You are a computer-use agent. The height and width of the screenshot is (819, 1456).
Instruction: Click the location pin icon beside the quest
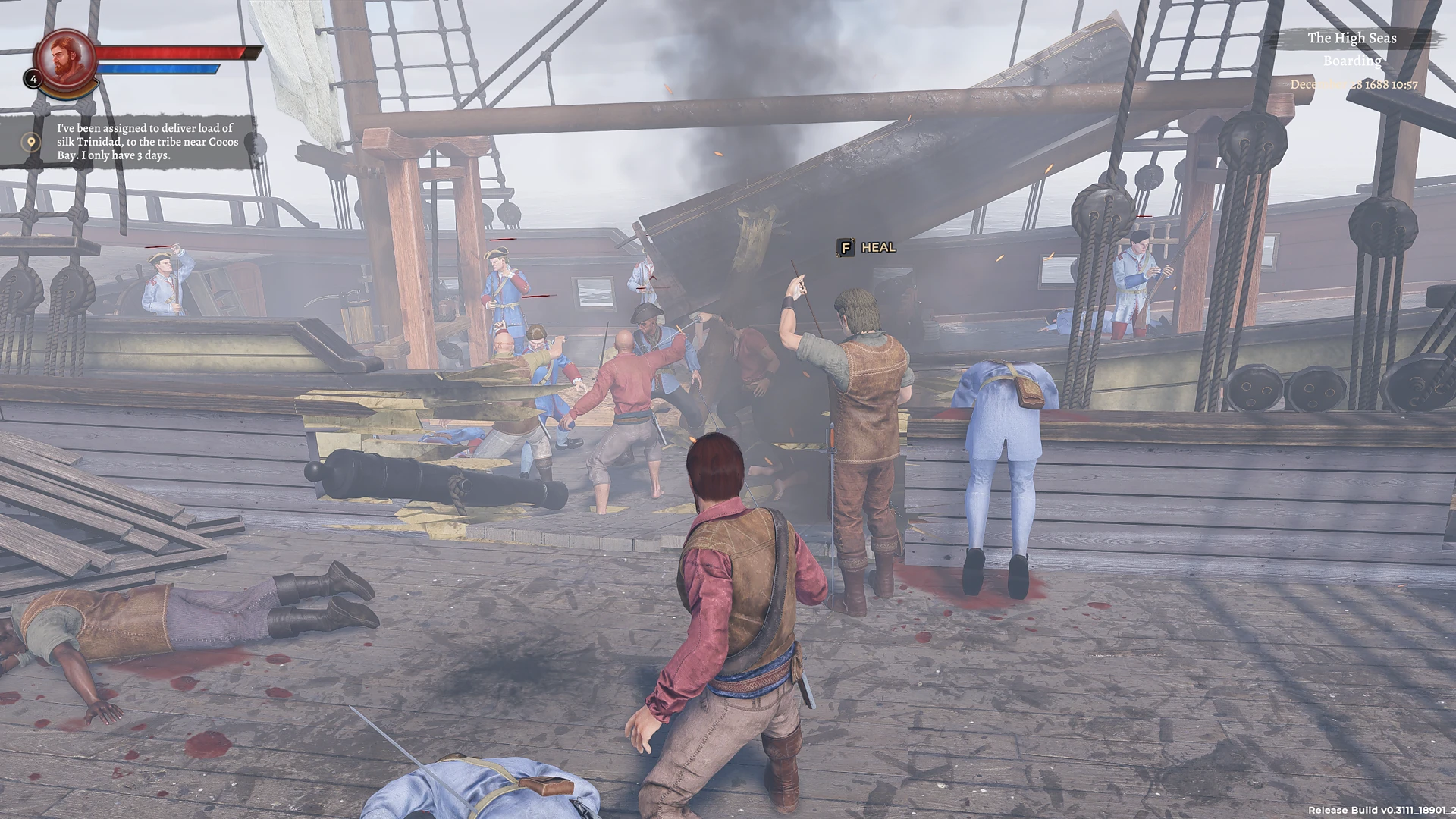tap(30, 142)
